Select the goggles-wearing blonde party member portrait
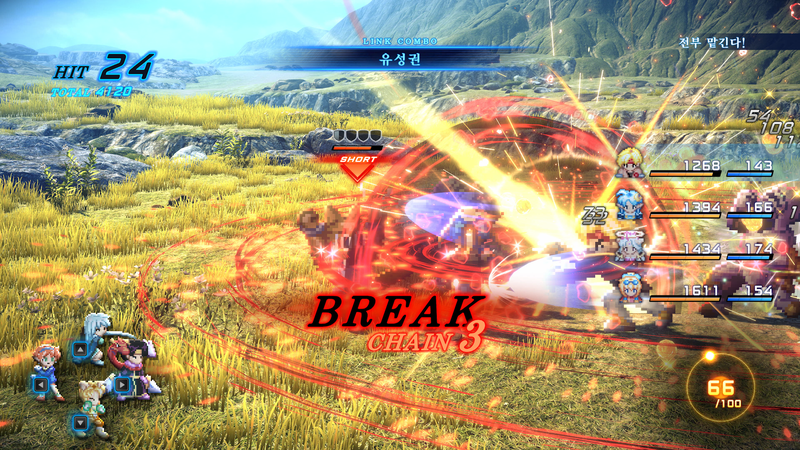The image size is (800, 450). (x=631, y=286)
